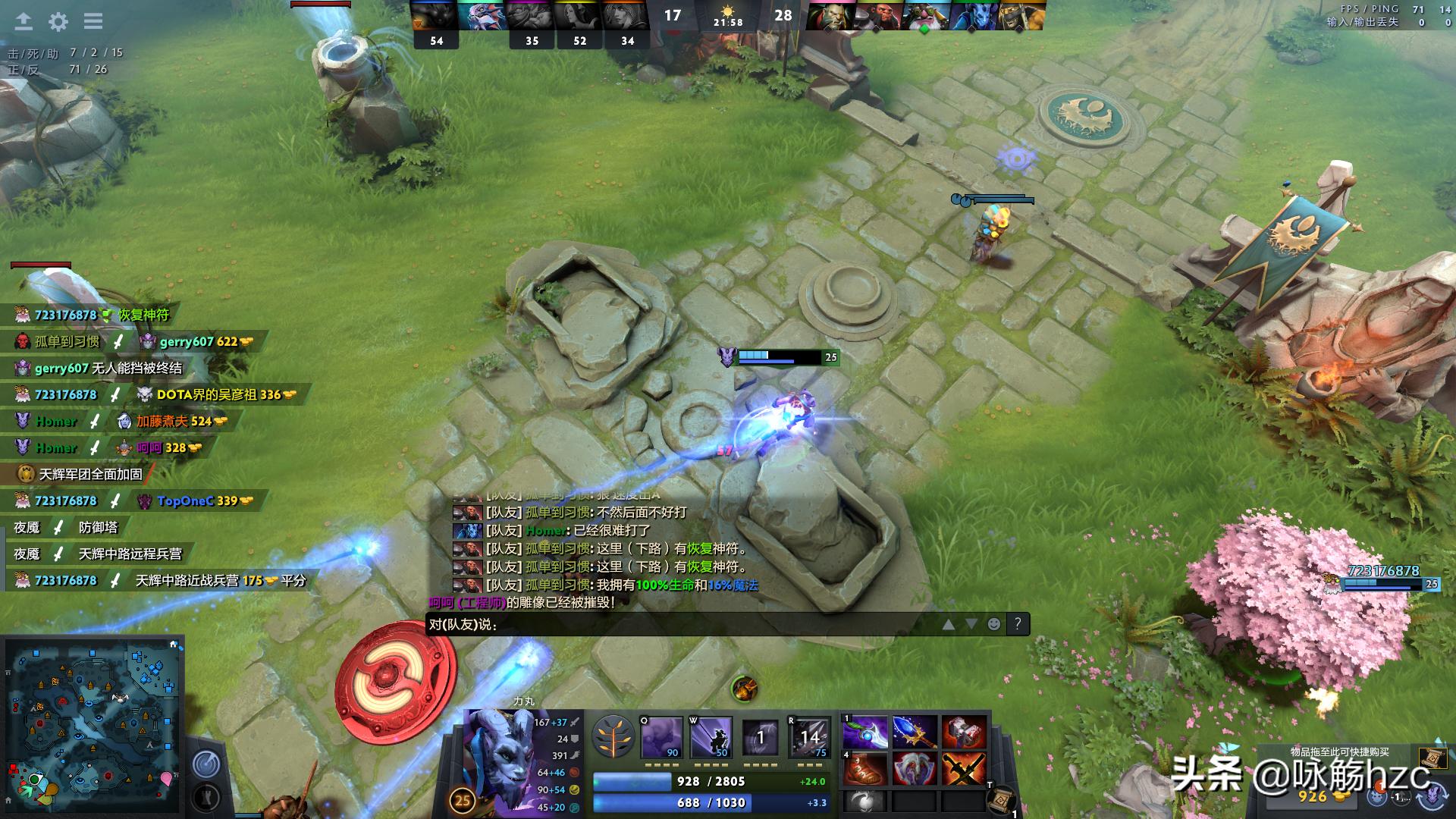Click the Scan radar button
The height and width of the screenshot is (819, 1456).
[206, 764]
